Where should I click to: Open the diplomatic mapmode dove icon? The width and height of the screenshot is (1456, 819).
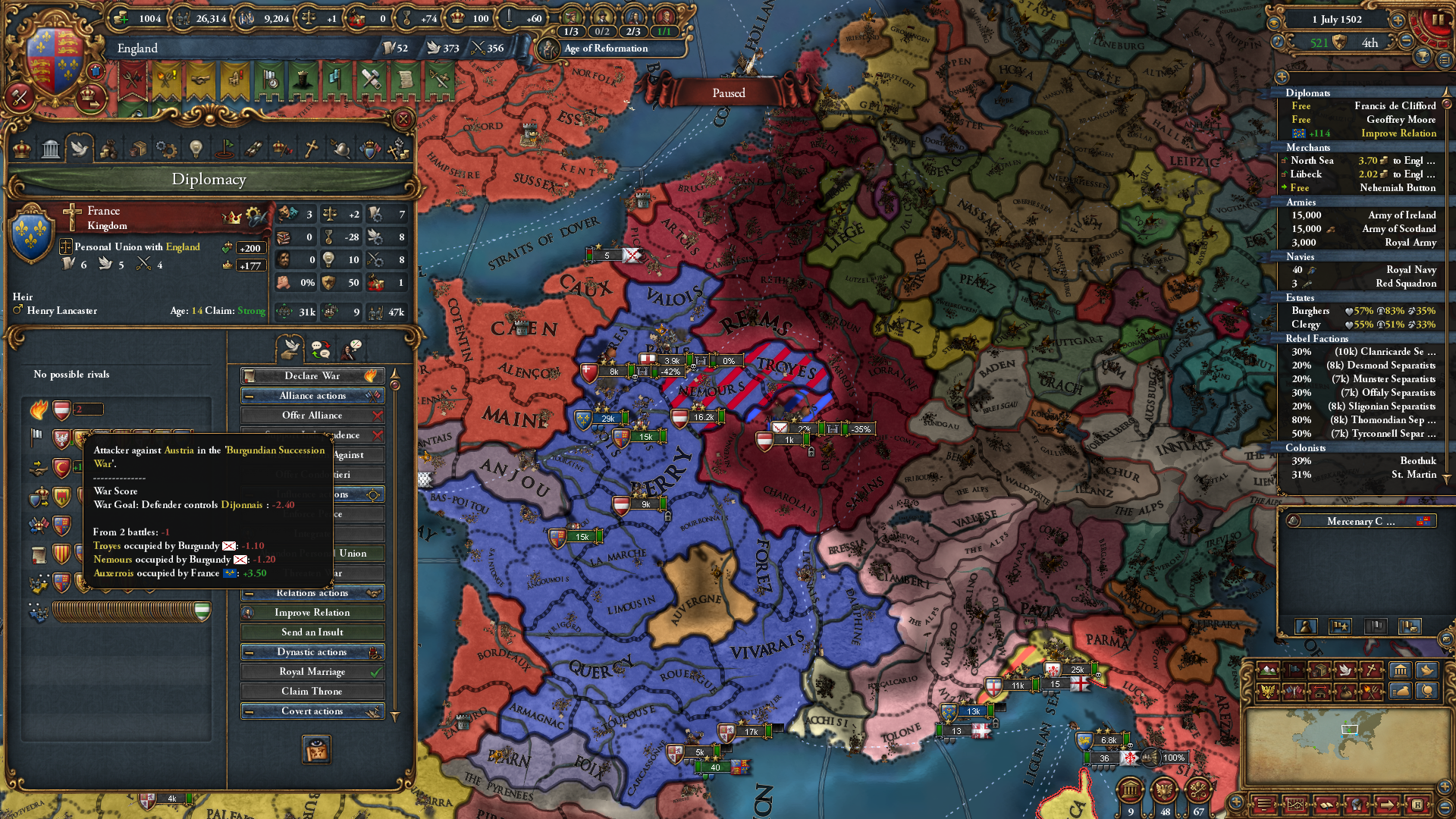[x=1346, y=670]
